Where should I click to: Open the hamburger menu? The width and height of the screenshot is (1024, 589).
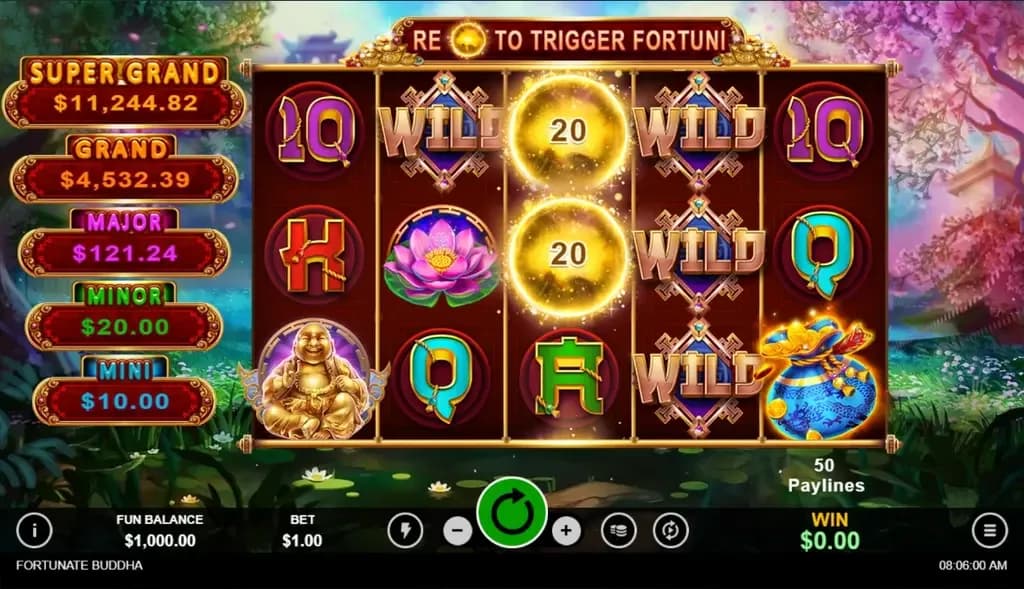pos(989,530)
